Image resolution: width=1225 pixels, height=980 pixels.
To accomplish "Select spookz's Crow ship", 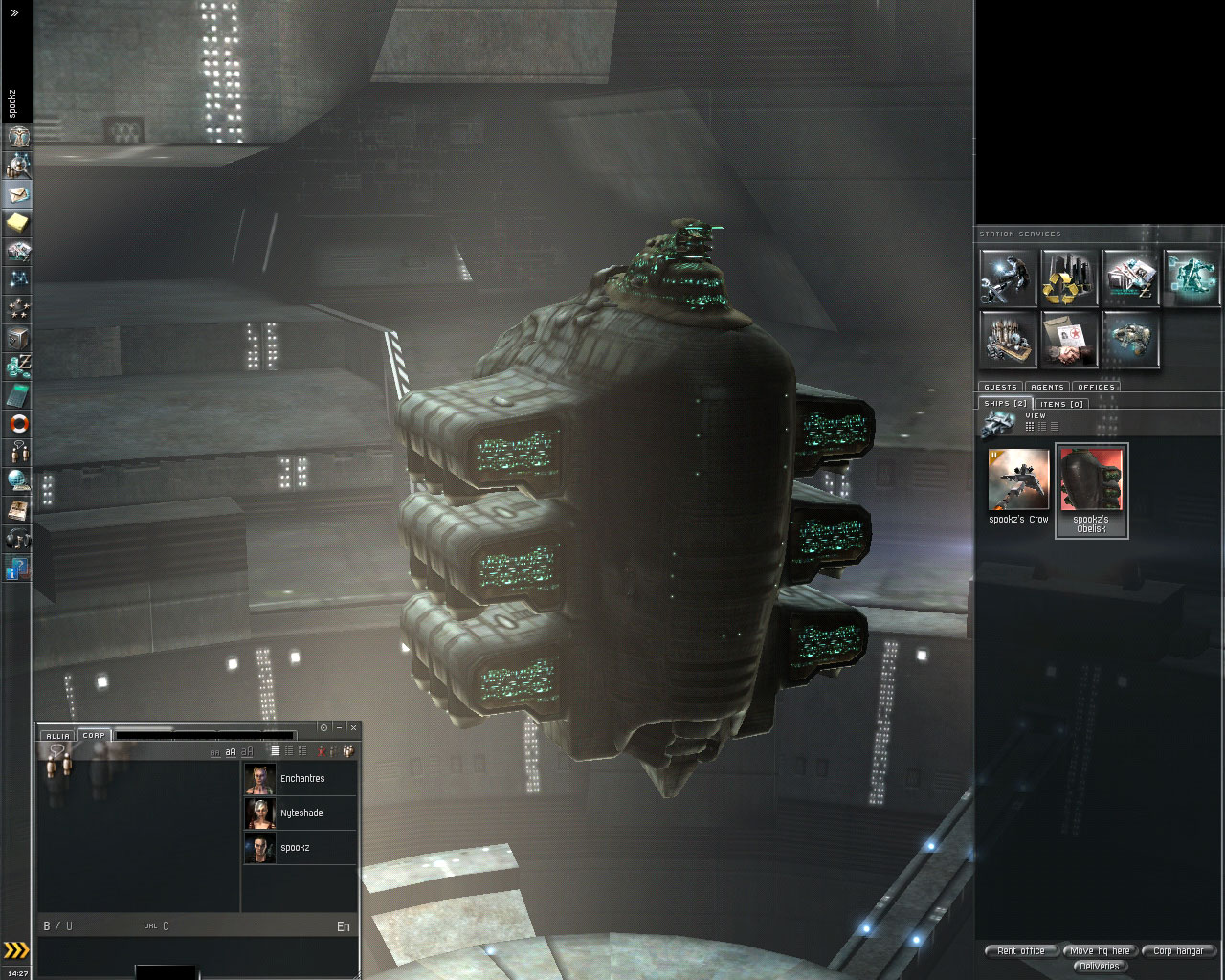I will coord(1018,488).
